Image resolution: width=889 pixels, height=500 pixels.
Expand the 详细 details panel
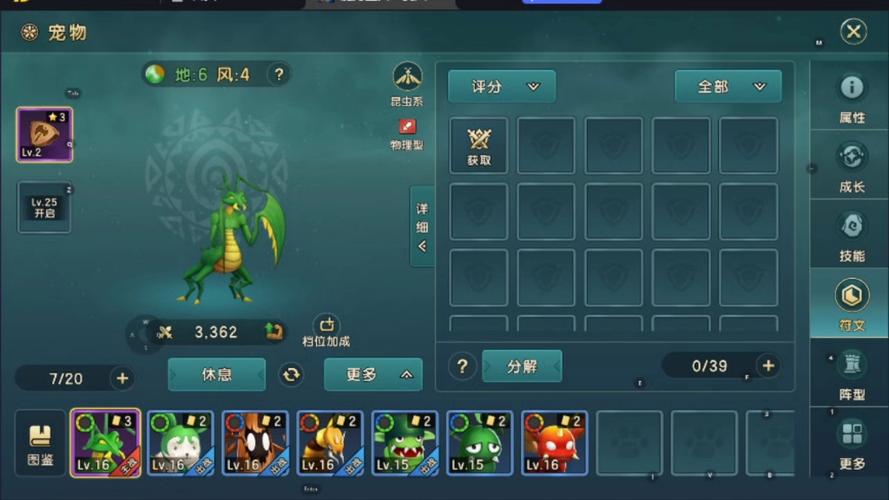coord(422,227)
